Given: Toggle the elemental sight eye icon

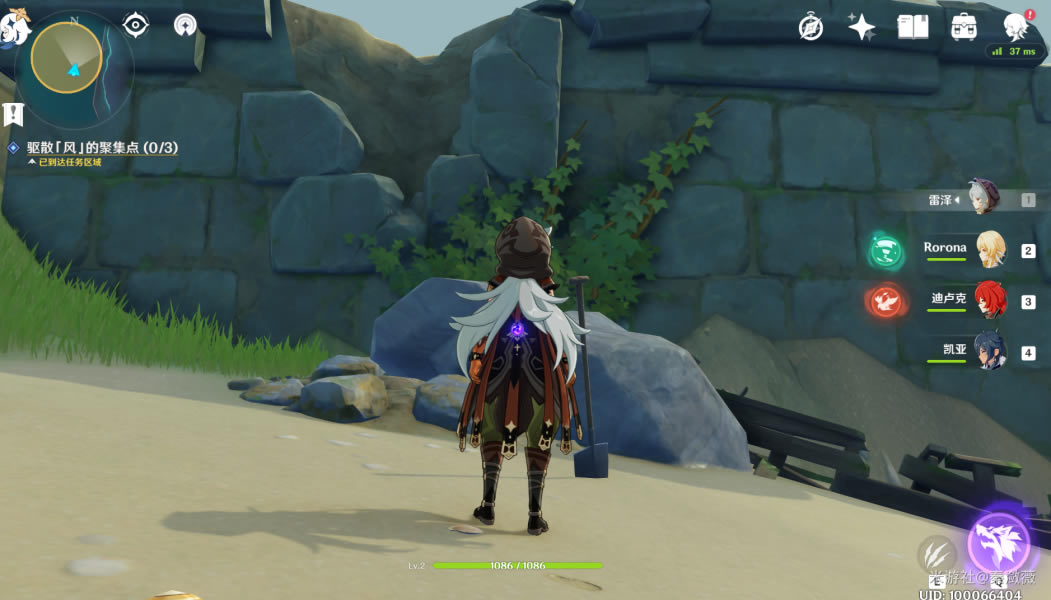Looking at the screenshot, I should click(x=135, y=25).
